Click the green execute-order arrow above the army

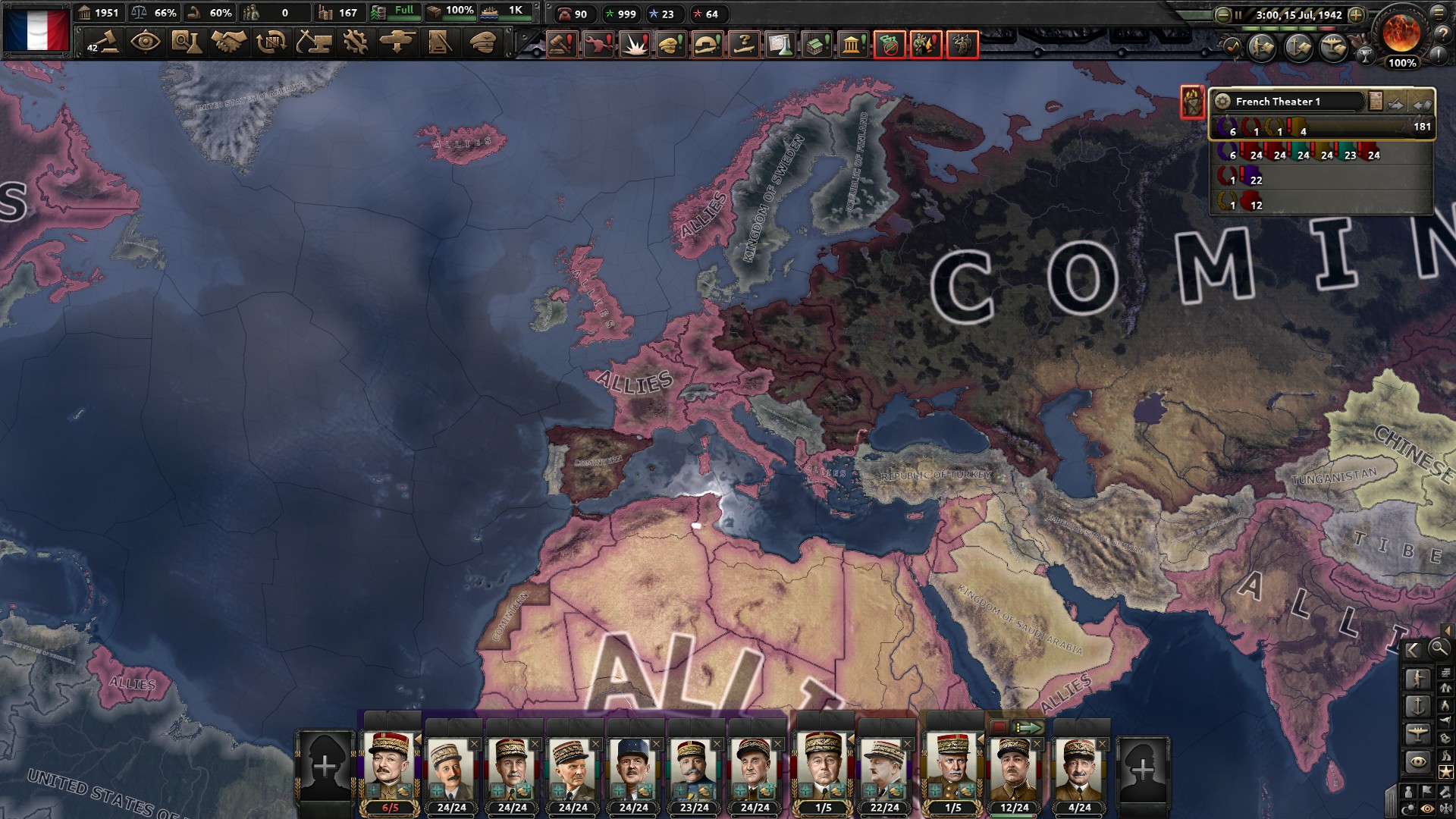(1028, 728)
